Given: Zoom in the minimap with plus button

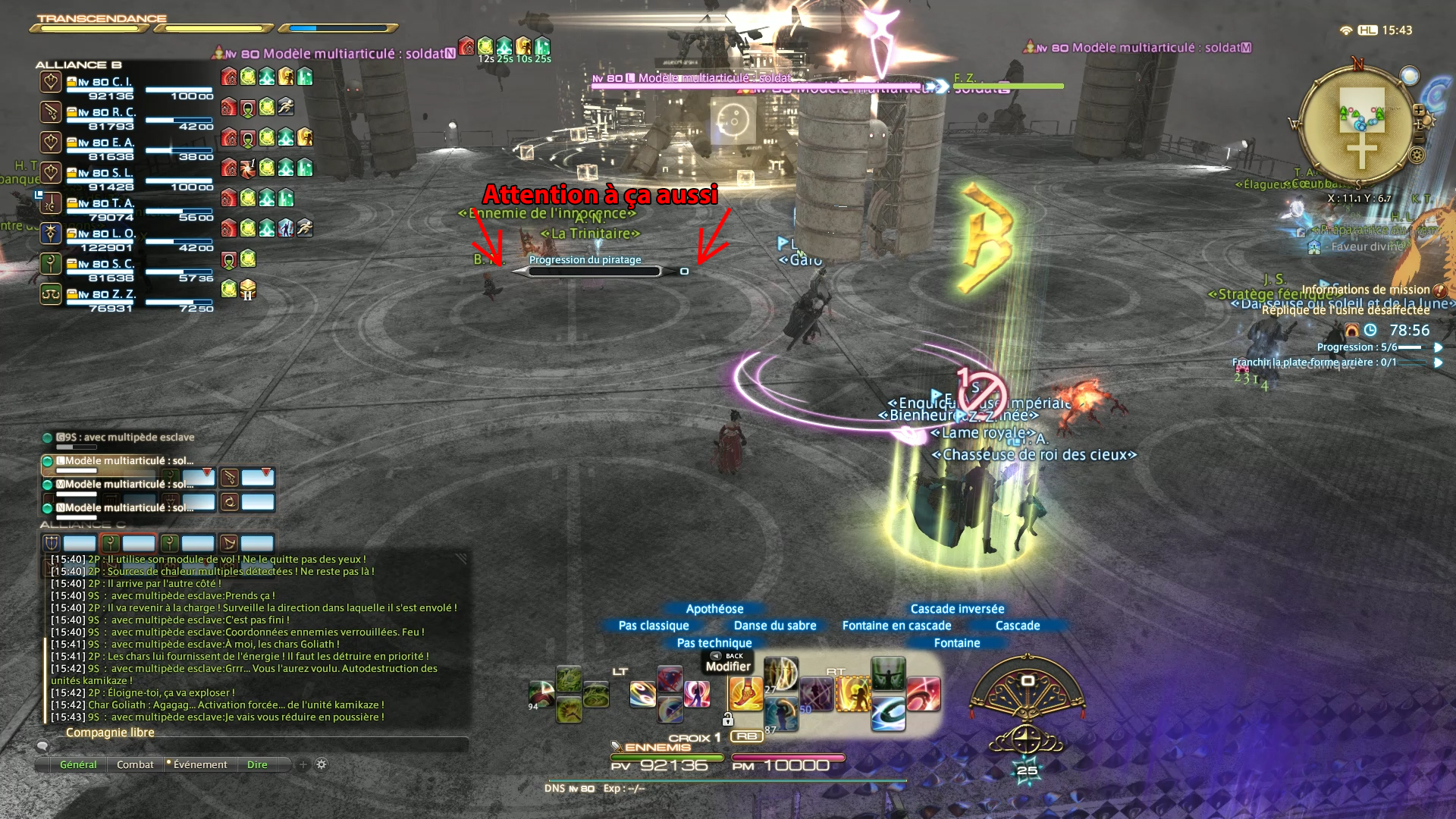Looking at the screenshot, I should pos(1419,111).
